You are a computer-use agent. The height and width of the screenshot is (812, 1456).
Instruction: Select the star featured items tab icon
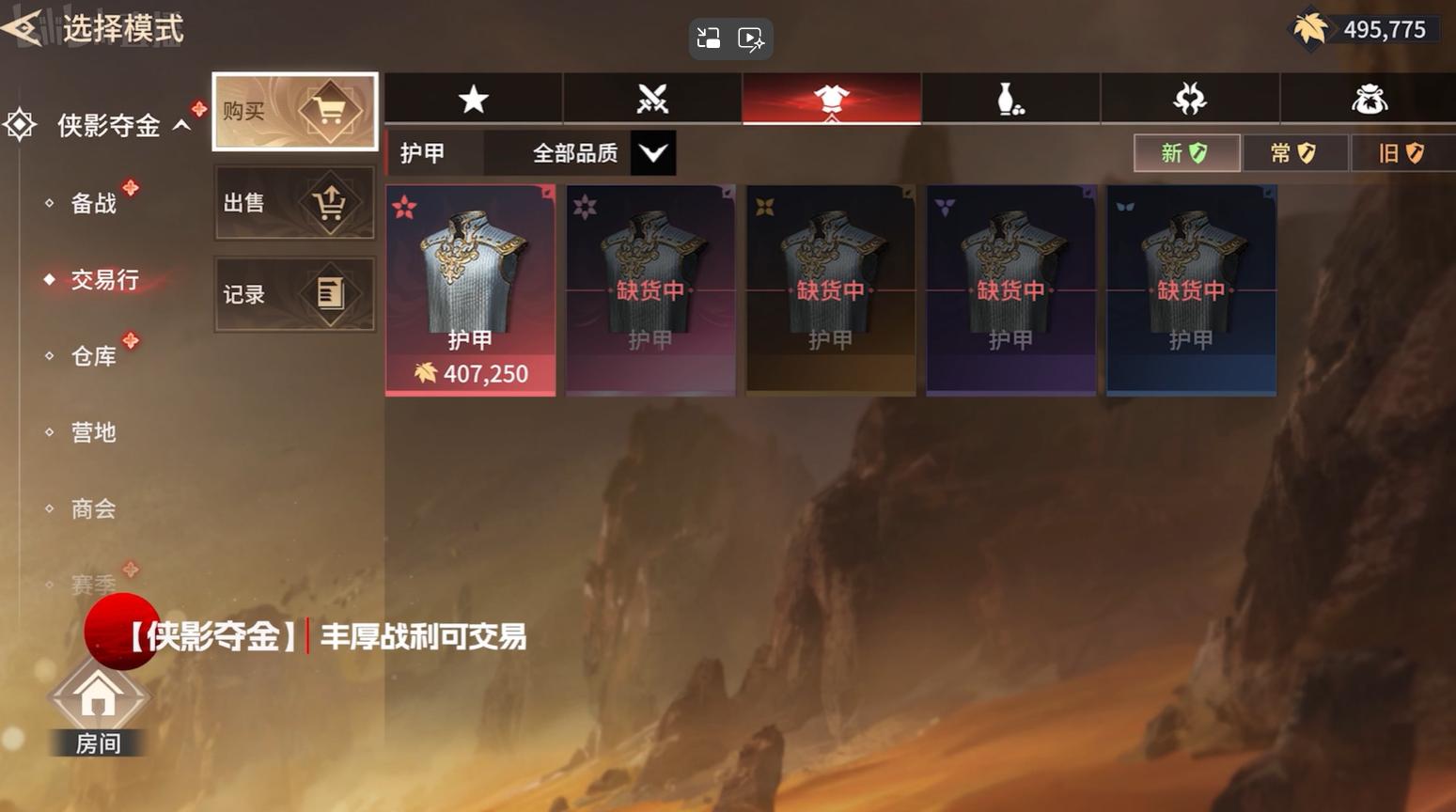(x=473, y=98)
